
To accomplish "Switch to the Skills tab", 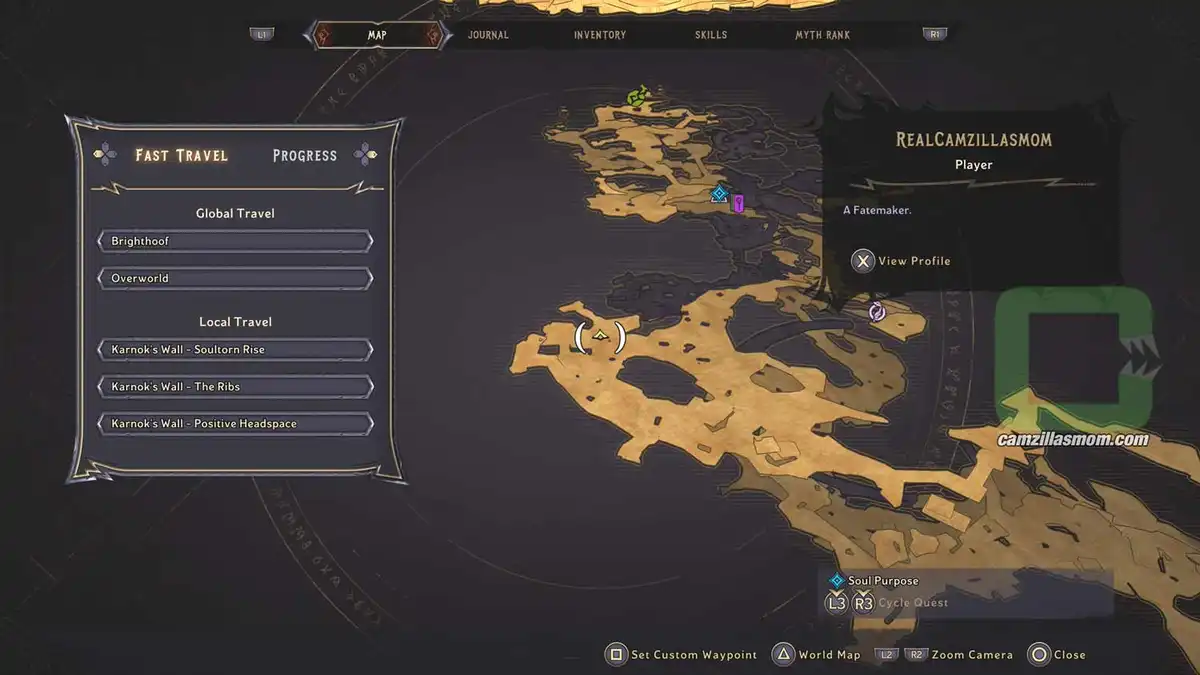I will tap(711, 35).
